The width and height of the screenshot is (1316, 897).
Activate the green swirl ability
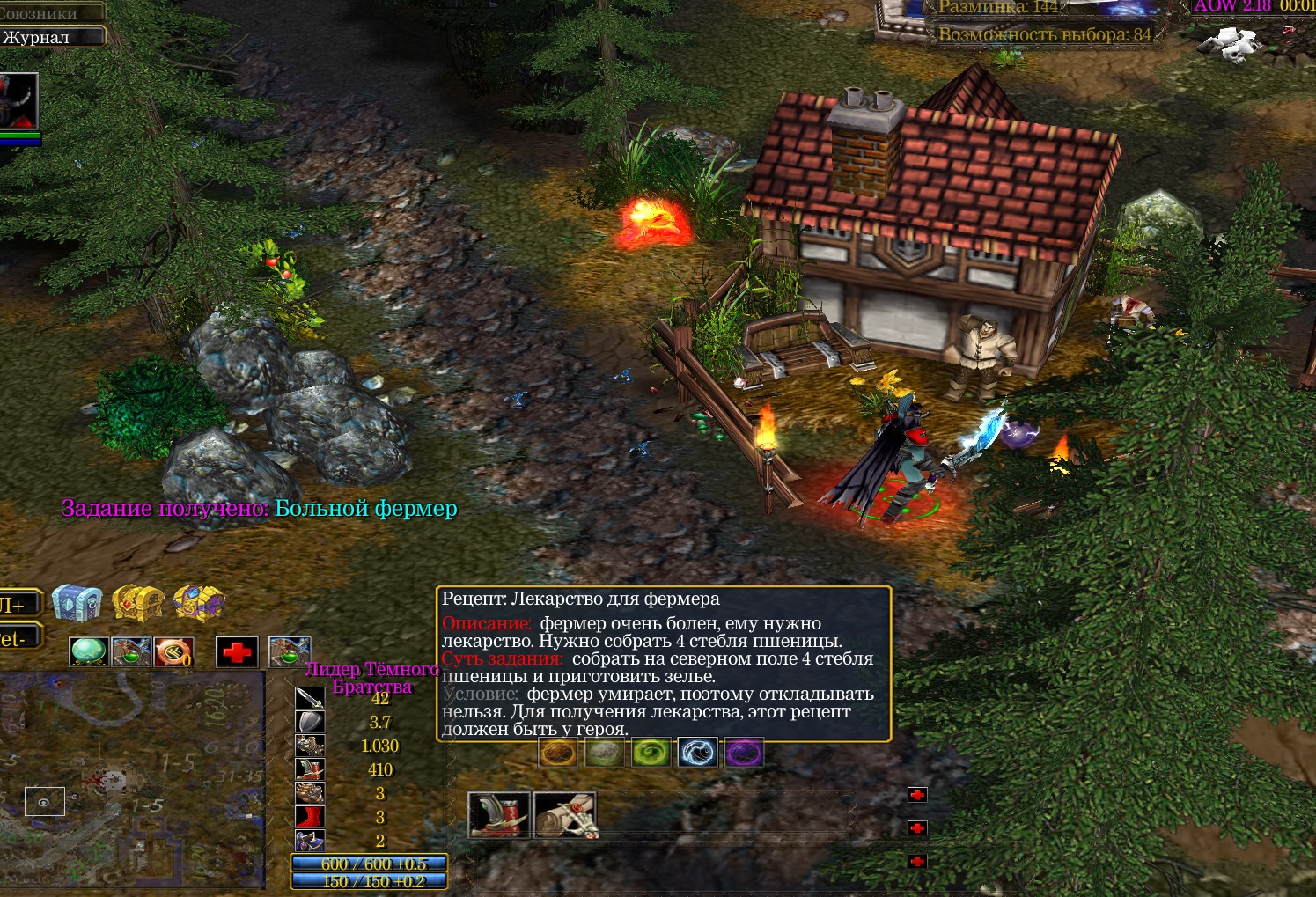click(x=651, y=753)
